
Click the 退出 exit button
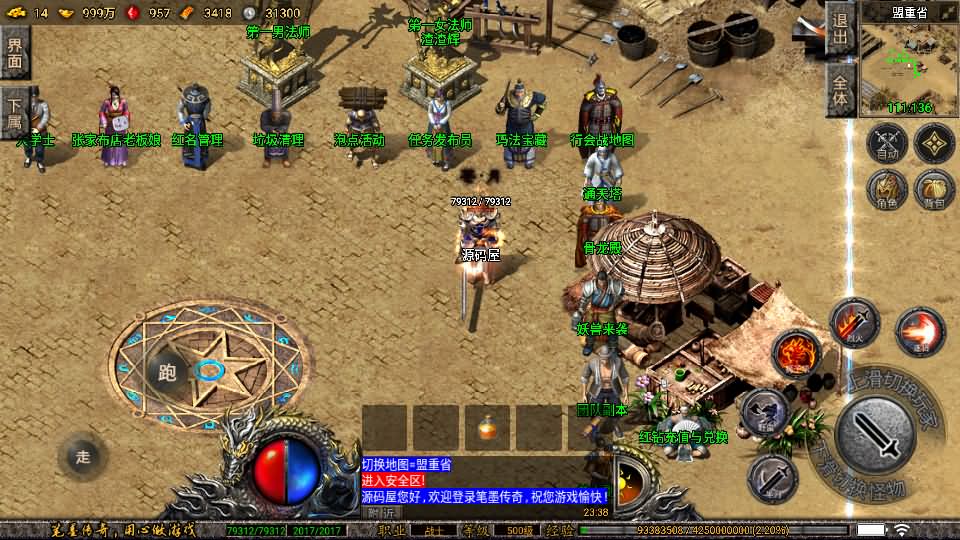coord(840,31)
